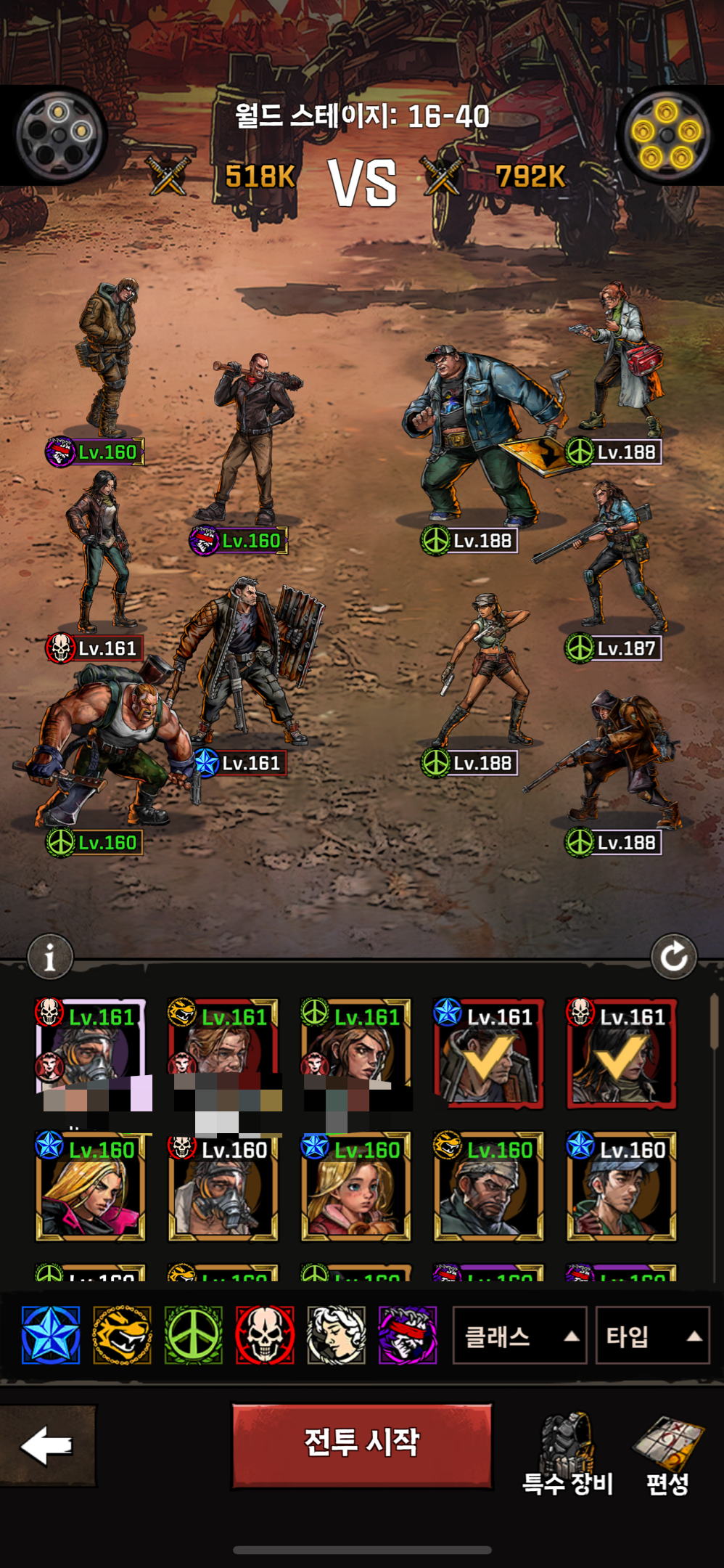Screen dimensions: 724x1568
Task: Open the 특수 장비 special equipment menu
Action: (x=568, y=1455)
